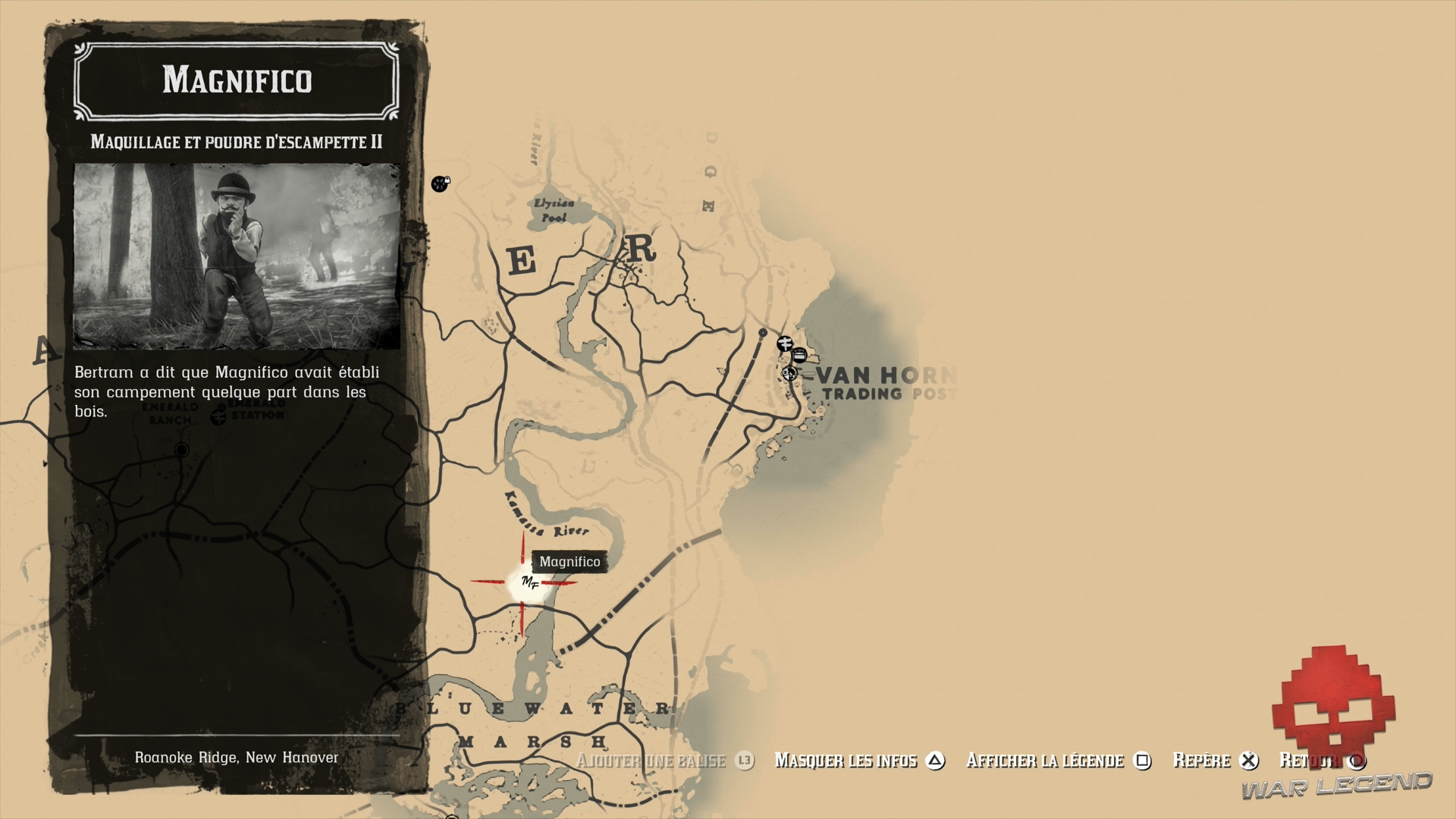The height and width of the screenshot is (819, 1456).
Task: Click the Maquillage et Poudre d'Escampette II subtitle
Action: coord(237,141)
